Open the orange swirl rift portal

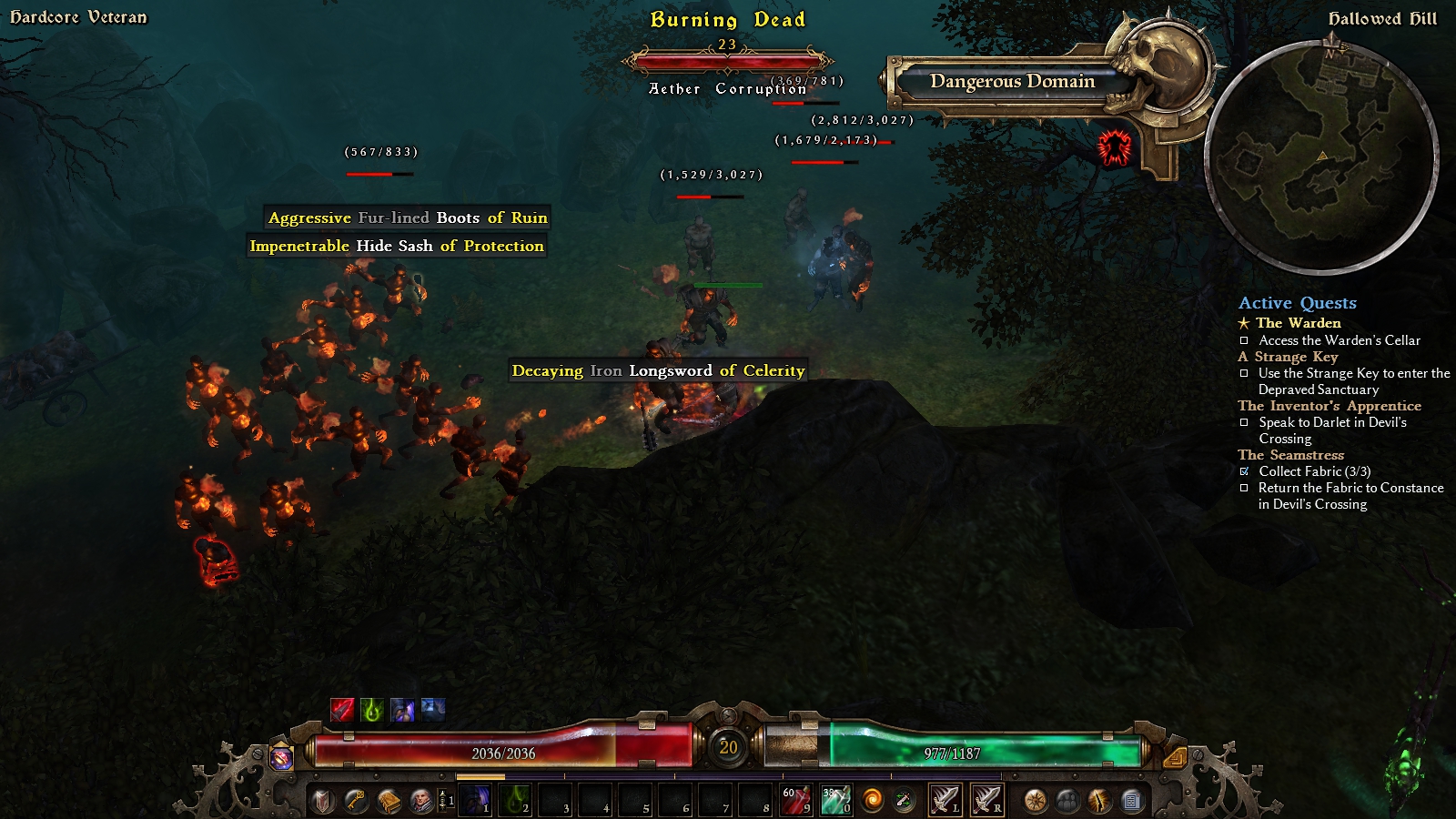[873, 801]
